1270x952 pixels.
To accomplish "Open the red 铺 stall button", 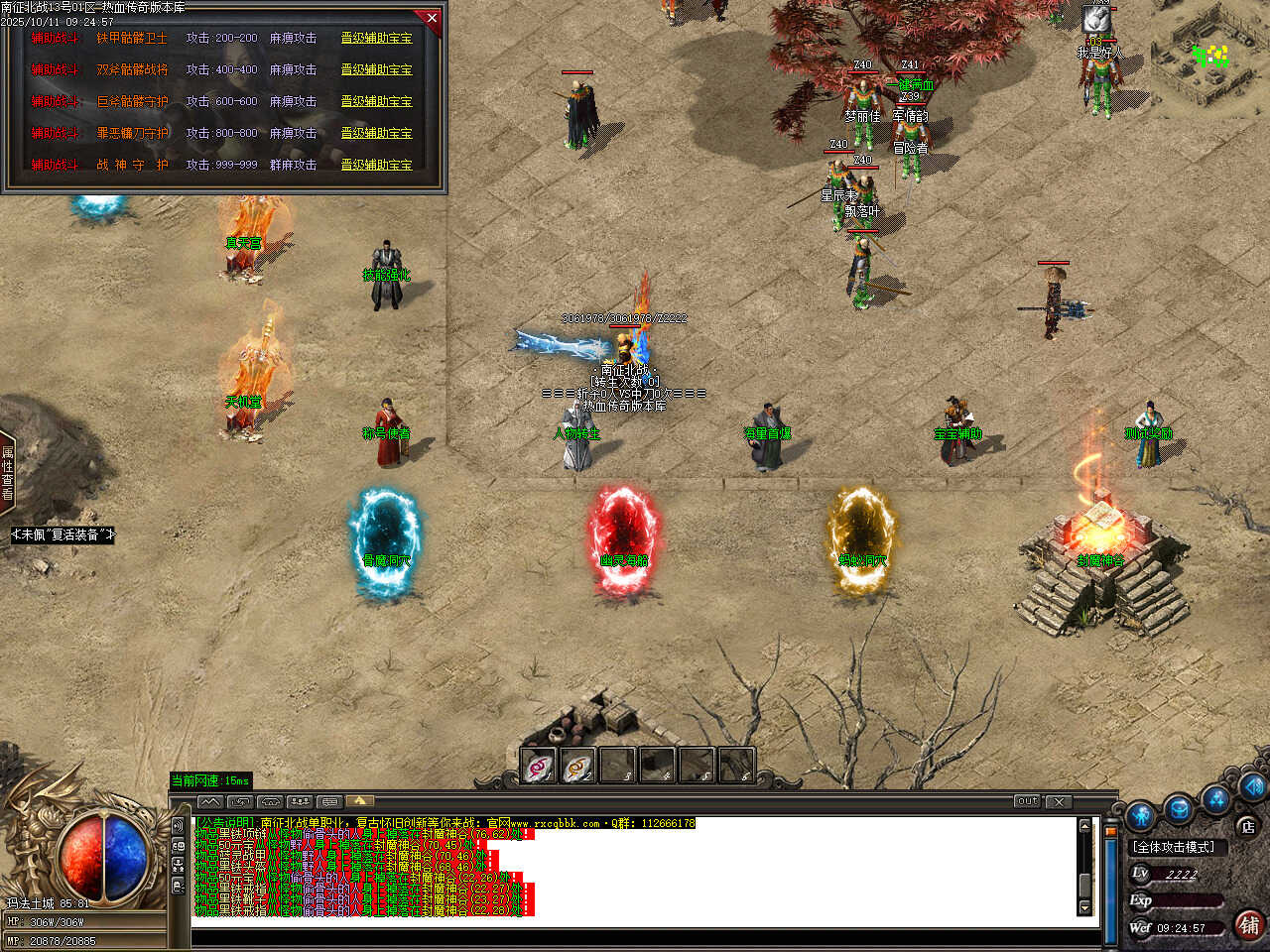I will [x=1248, y=925].
